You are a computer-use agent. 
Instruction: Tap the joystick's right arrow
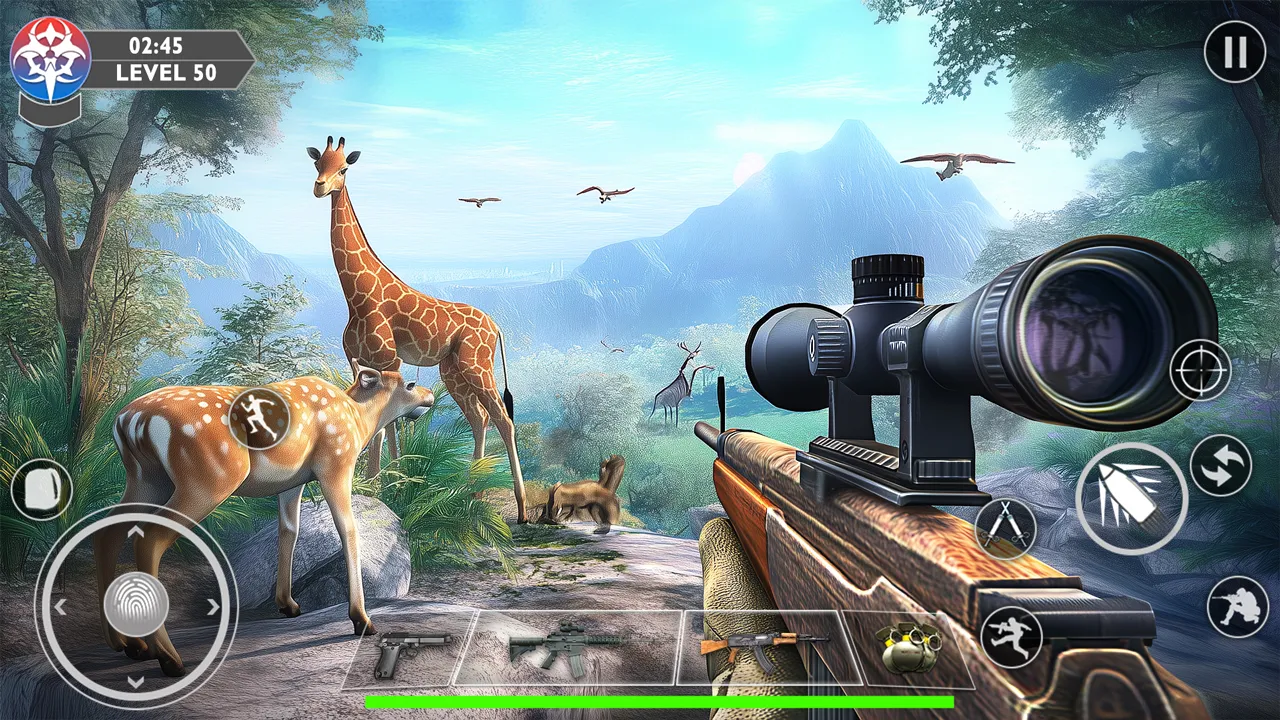pos(212,606)
